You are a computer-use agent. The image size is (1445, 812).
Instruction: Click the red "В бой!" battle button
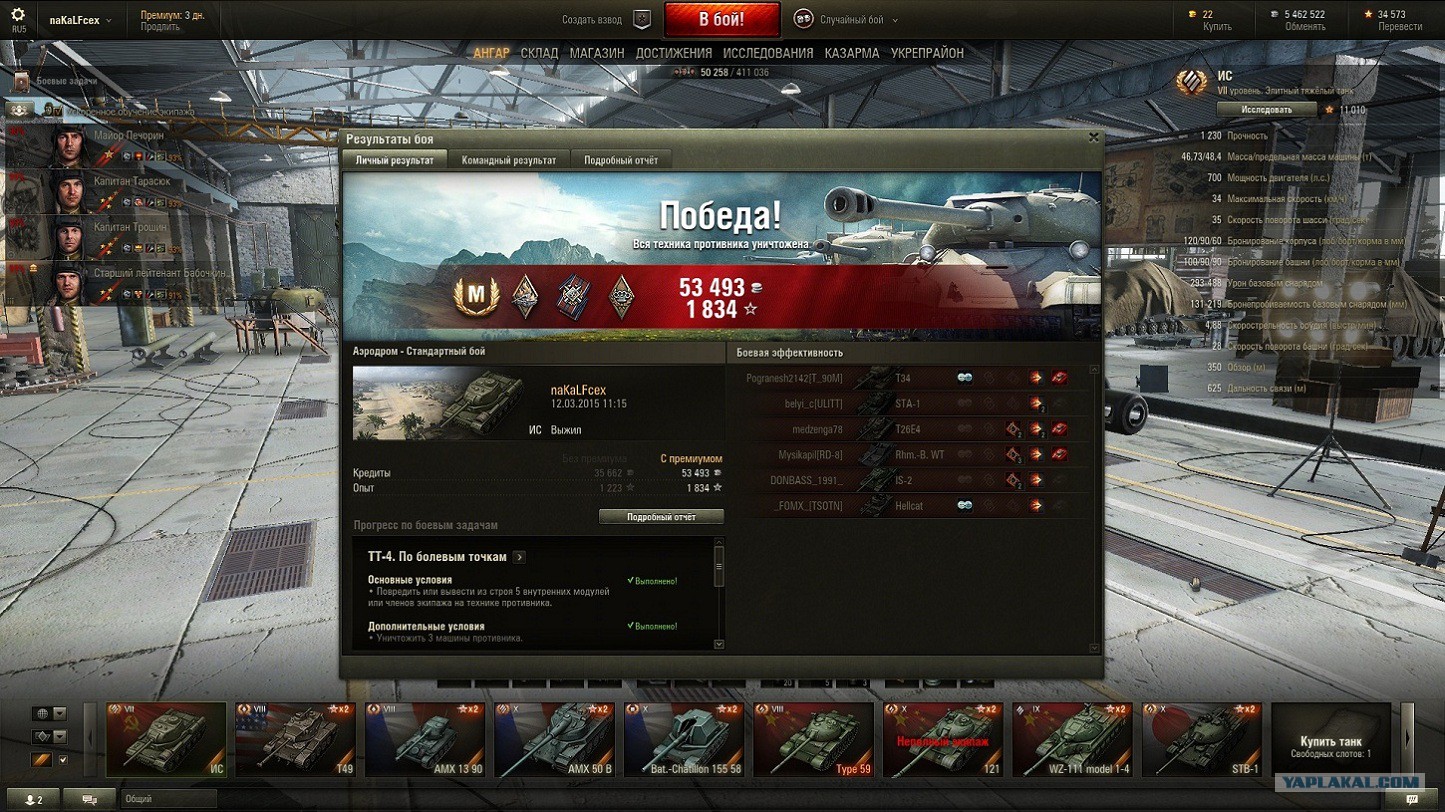pyautogui.click(x=721, y=19)
